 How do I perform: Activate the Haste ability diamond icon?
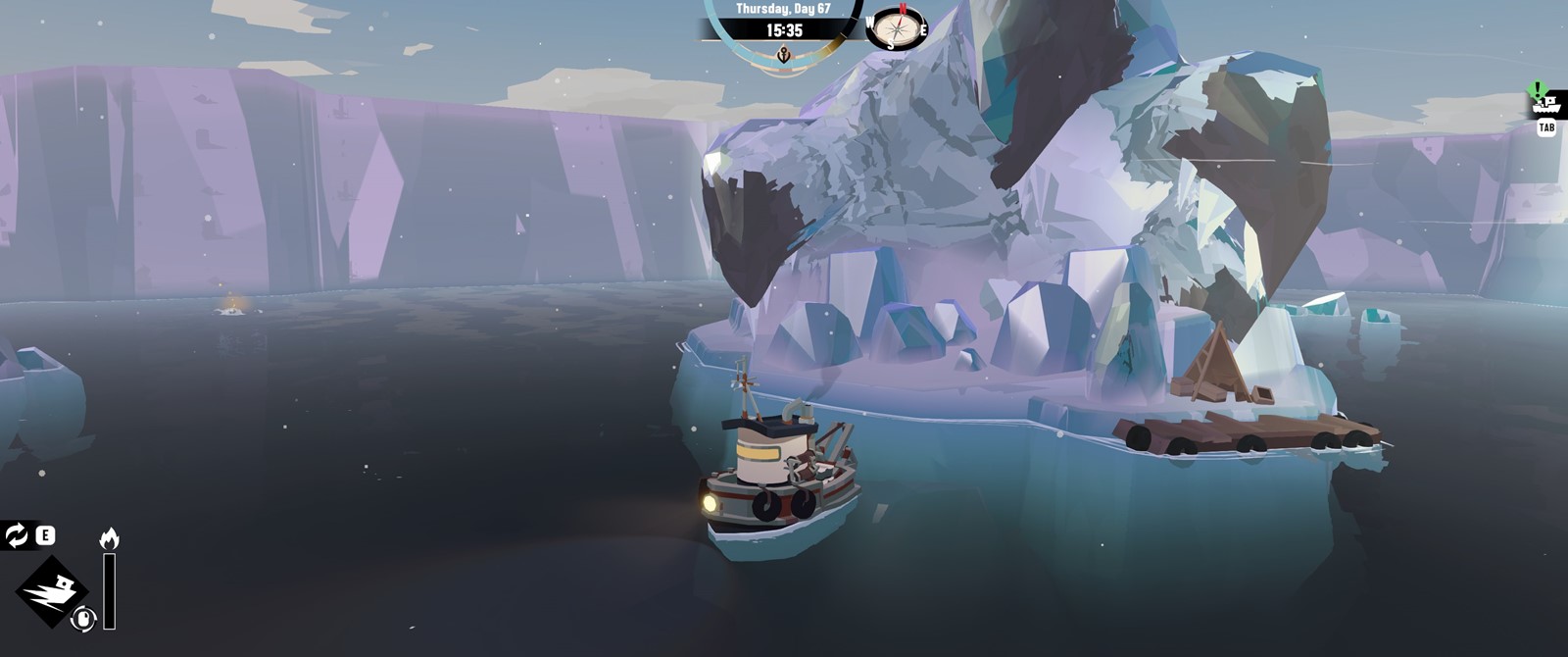[52, 591]
